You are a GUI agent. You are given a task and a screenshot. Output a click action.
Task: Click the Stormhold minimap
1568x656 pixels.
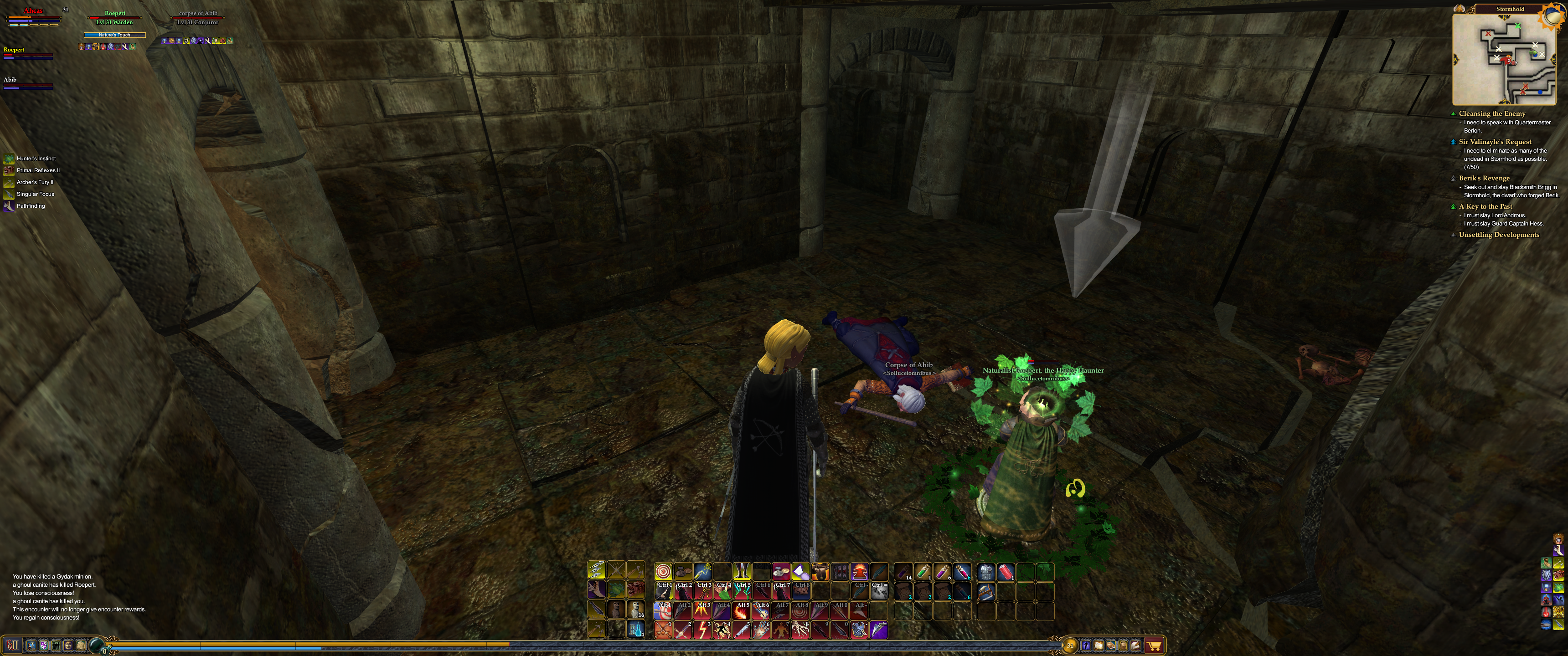(x=1503, y=59)
